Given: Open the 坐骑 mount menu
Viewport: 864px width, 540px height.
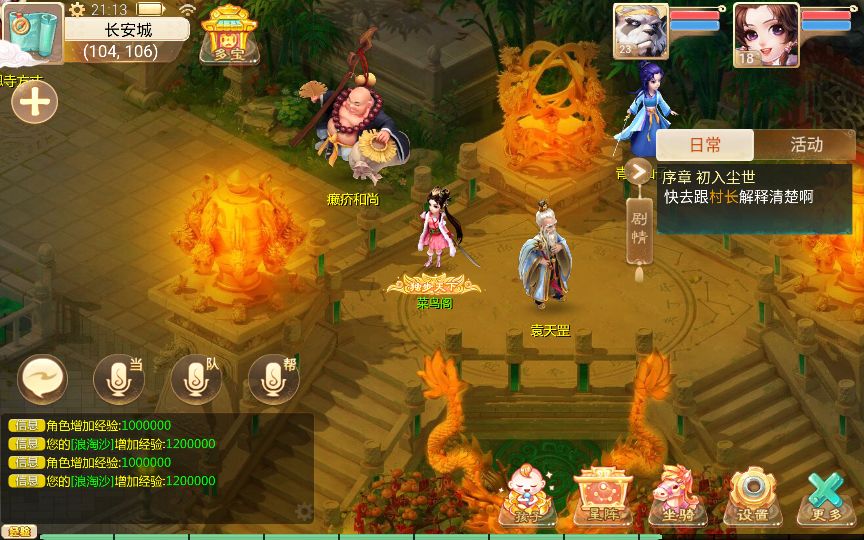Looking at the screenshot, I should click(678, 497).
